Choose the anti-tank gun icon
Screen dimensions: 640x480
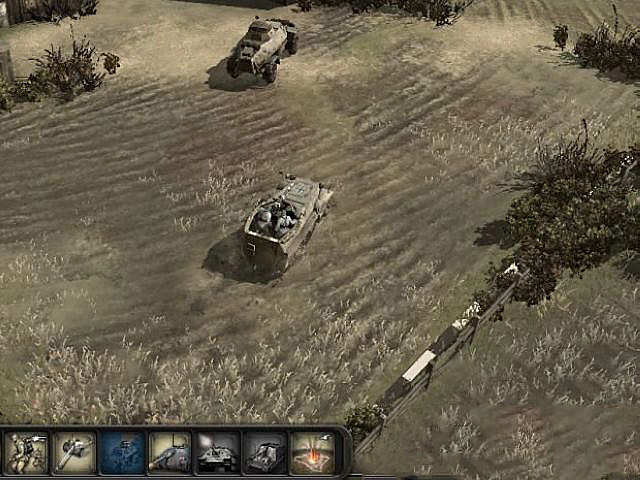point(73,452)
